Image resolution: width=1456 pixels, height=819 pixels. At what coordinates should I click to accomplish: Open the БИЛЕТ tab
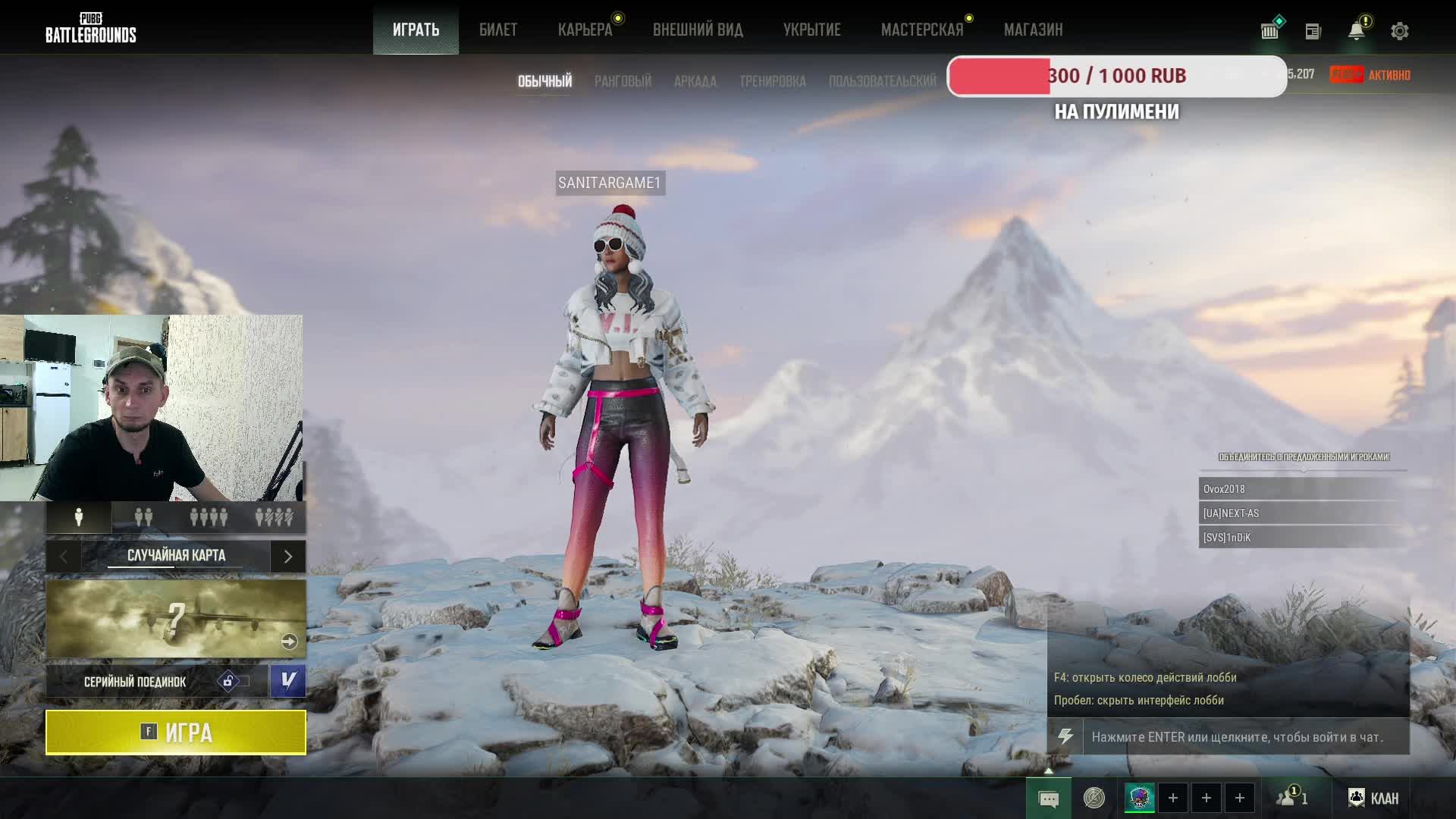497,30
